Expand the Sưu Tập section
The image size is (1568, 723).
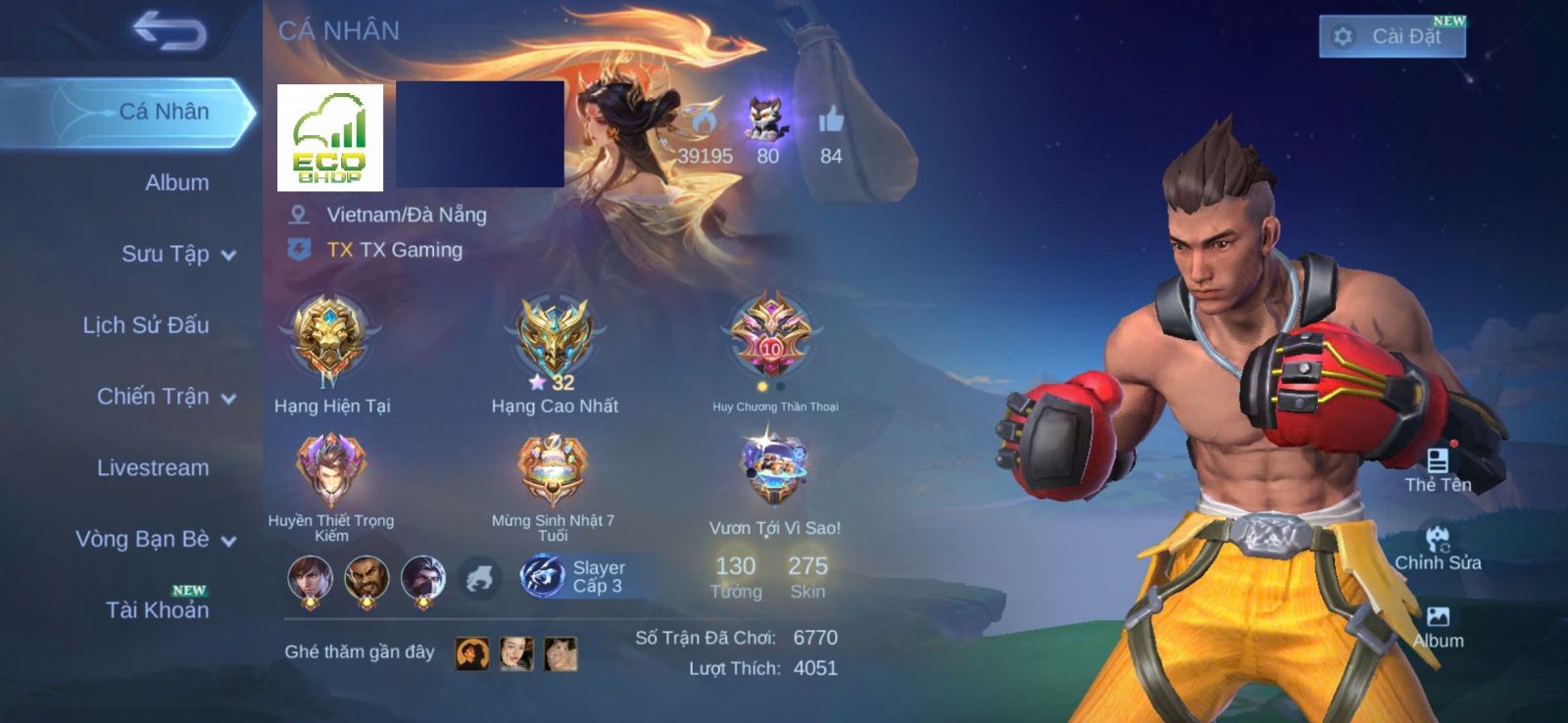click(x=177, y=254)
